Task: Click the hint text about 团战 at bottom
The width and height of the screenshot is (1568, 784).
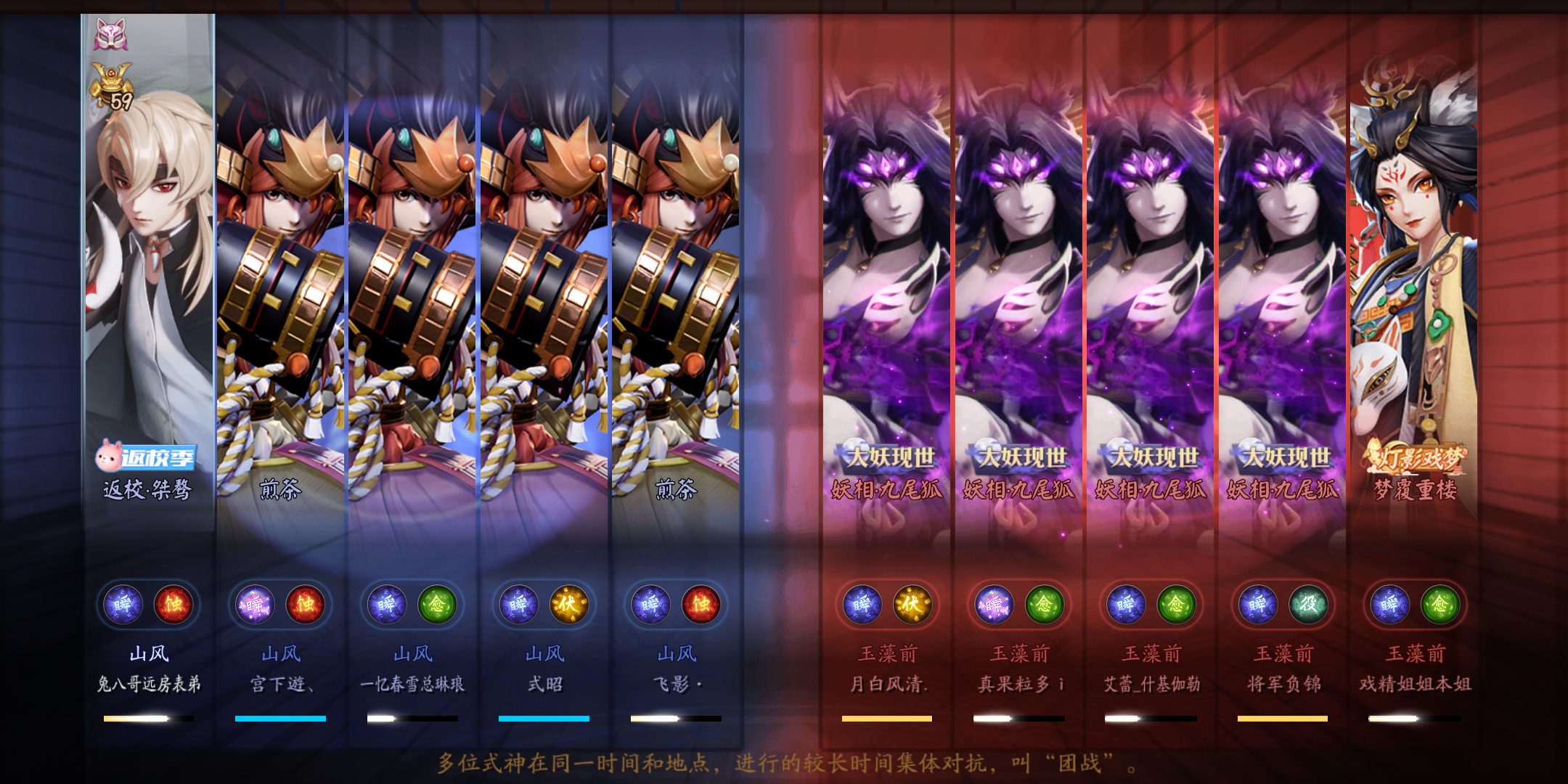Action: point(784,764)
